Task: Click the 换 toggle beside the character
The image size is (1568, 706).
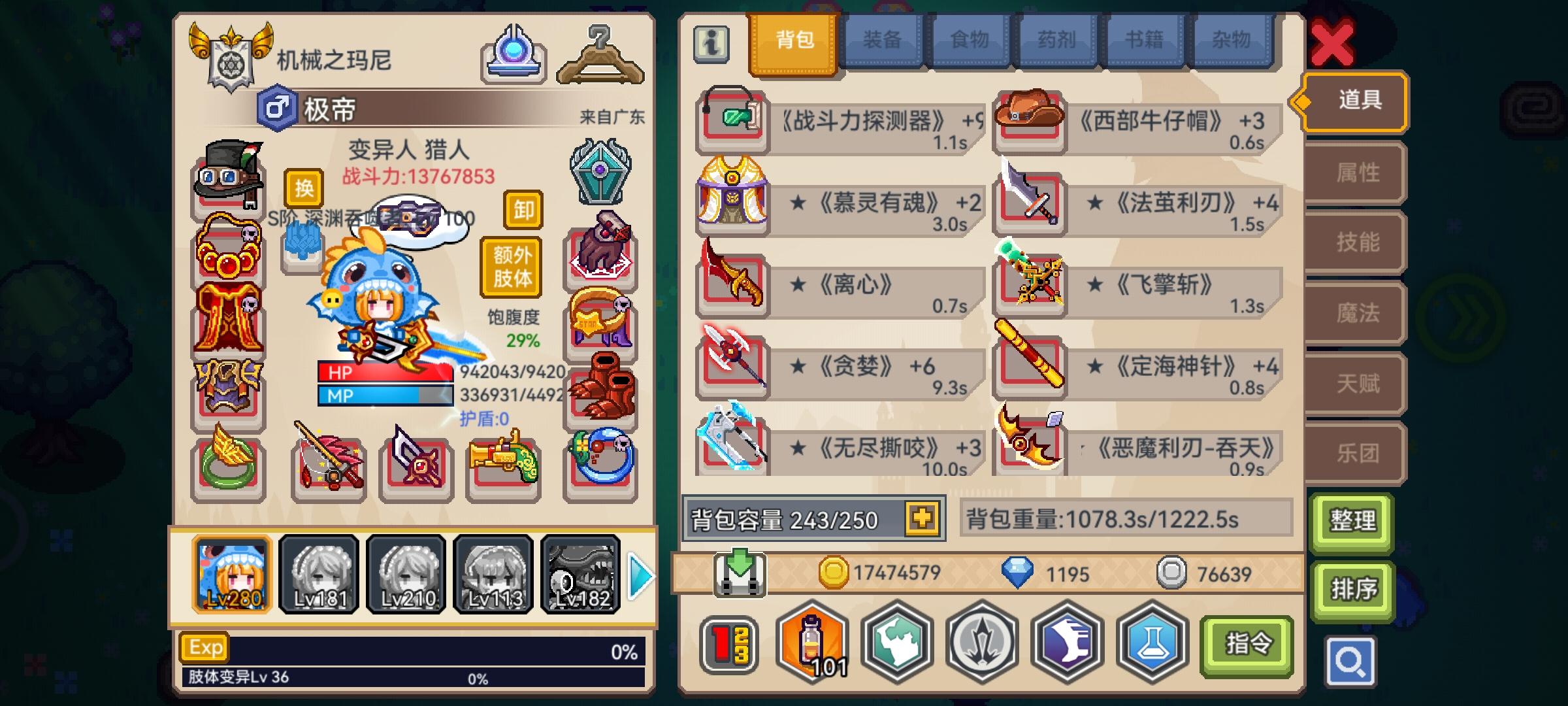Action: coord(305,189)
